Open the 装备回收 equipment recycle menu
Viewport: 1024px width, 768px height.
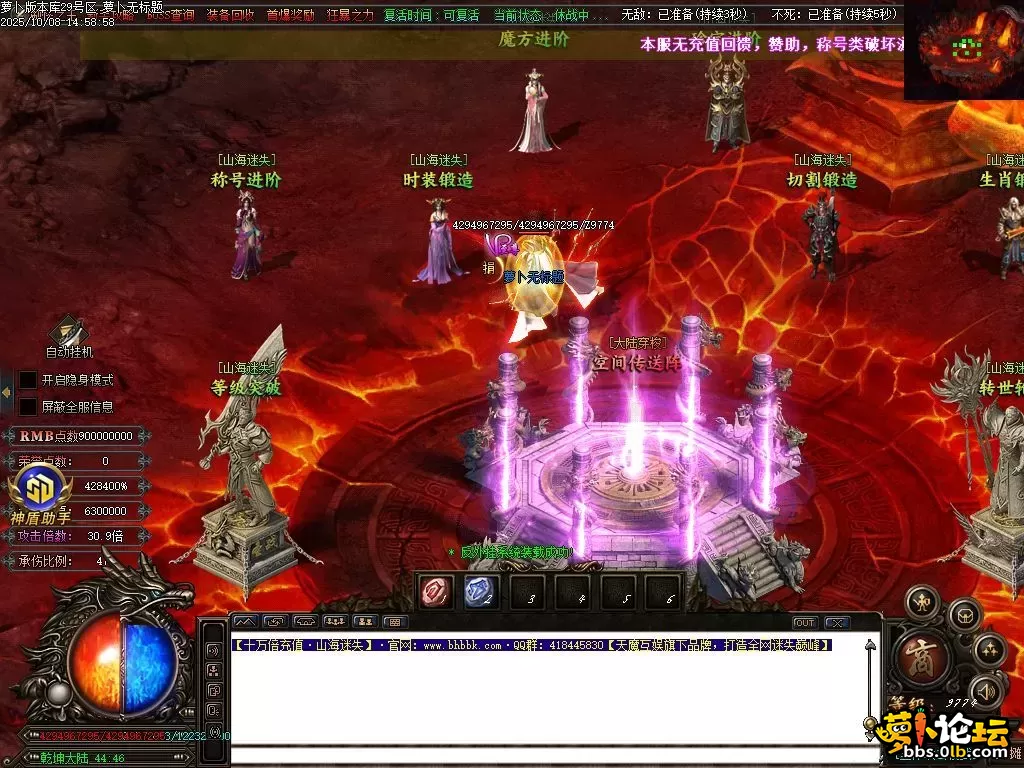[x=230, y=15]
